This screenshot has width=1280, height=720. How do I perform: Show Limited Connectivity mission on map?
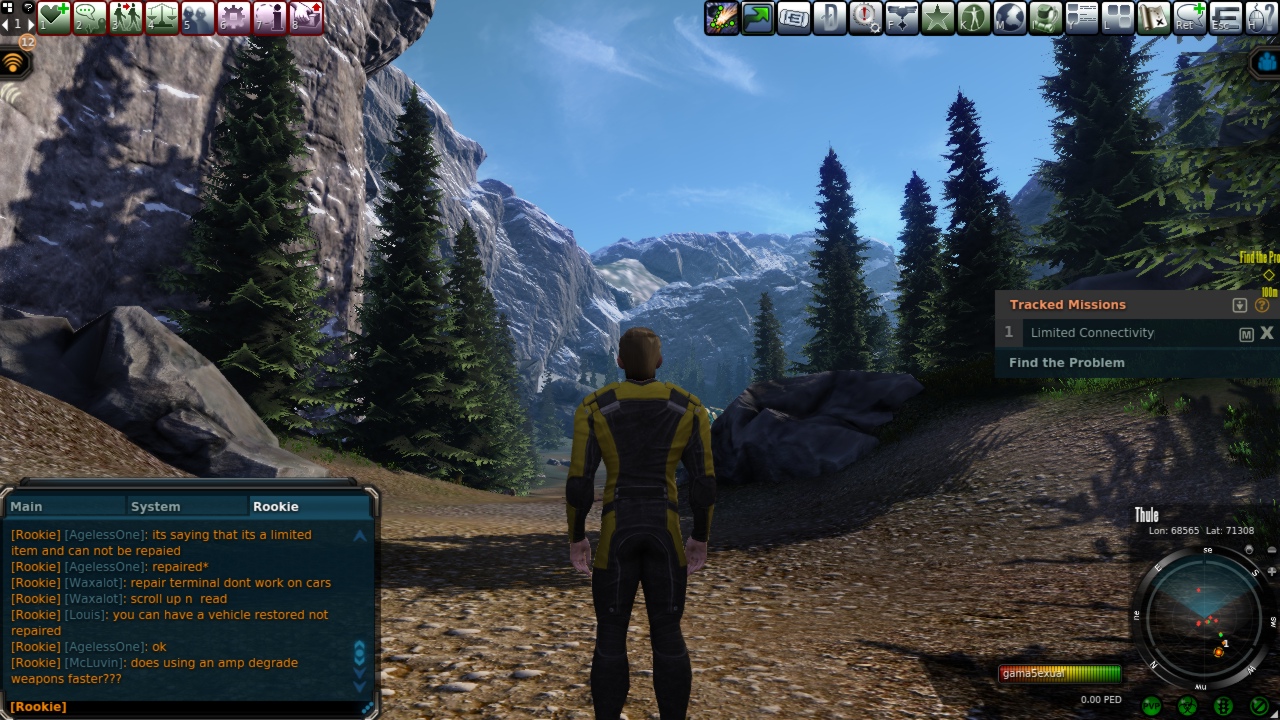[1246, 334]
